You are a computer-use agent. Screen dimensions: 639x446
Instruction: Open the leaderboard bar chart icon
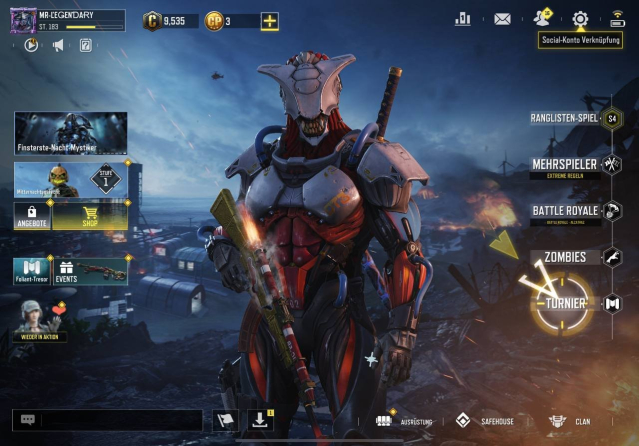[462, 19]
